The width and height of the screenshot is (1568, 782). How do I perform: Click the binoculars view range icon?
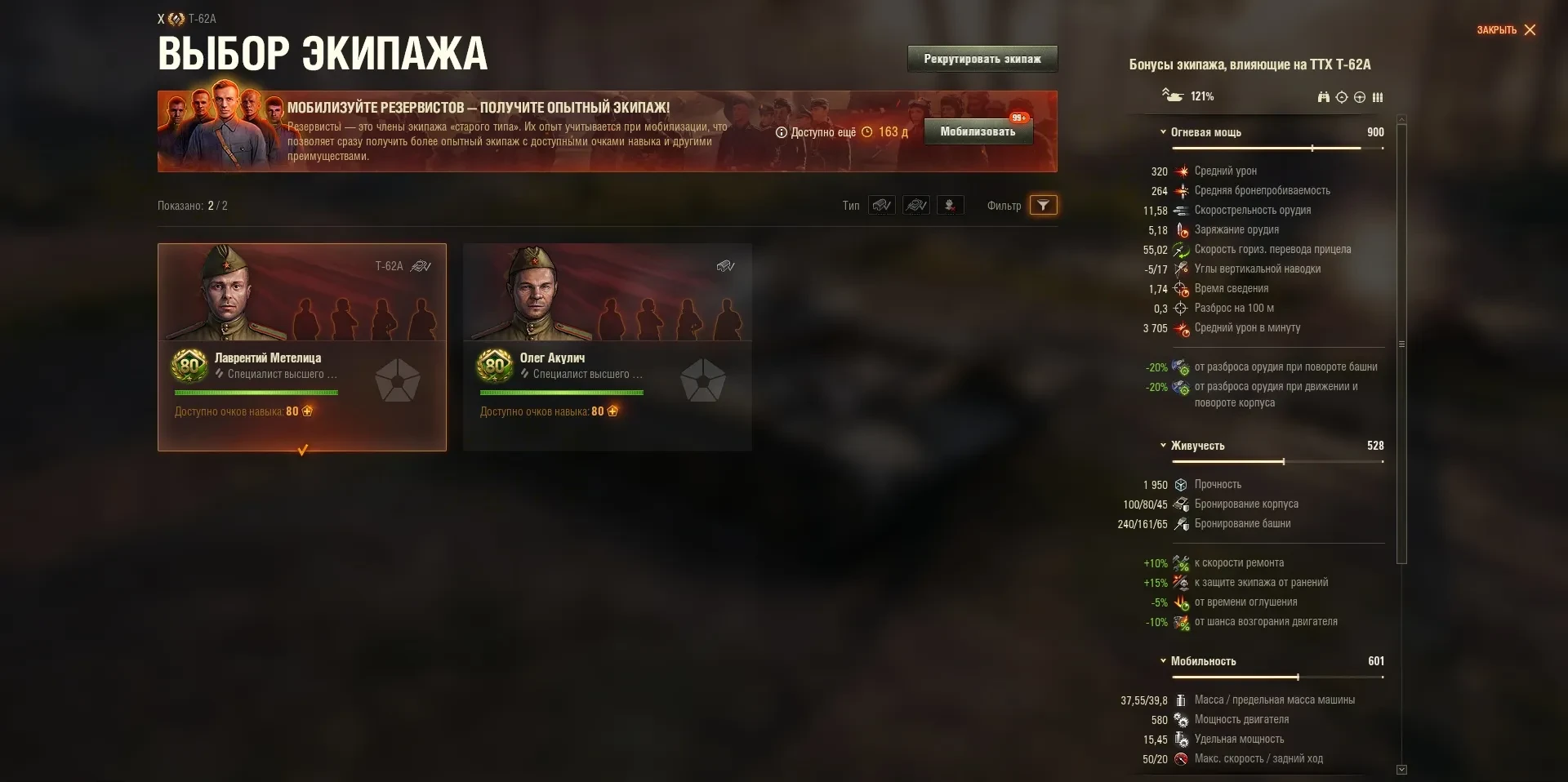click(x=1323, y=97)
